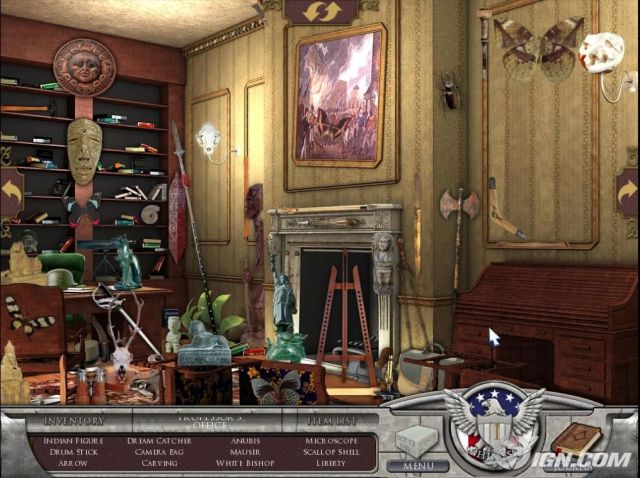Go to the left room arrow
Image resolution: width=640 pixels, height=478 pixels.
click(x=12, y=192)
